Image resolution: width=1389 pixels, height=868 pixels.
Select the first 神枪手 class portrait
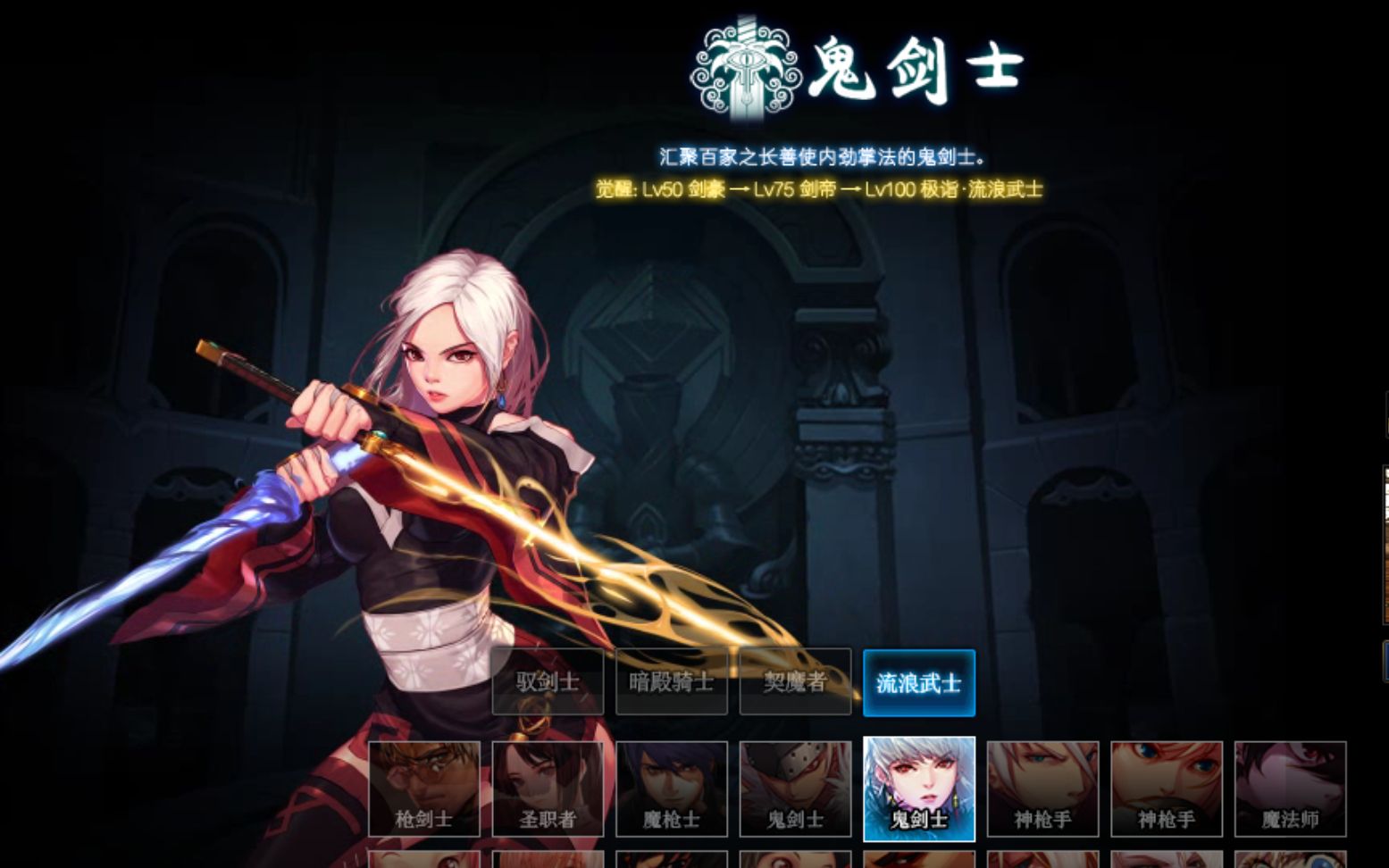(x=1042, y=789)
